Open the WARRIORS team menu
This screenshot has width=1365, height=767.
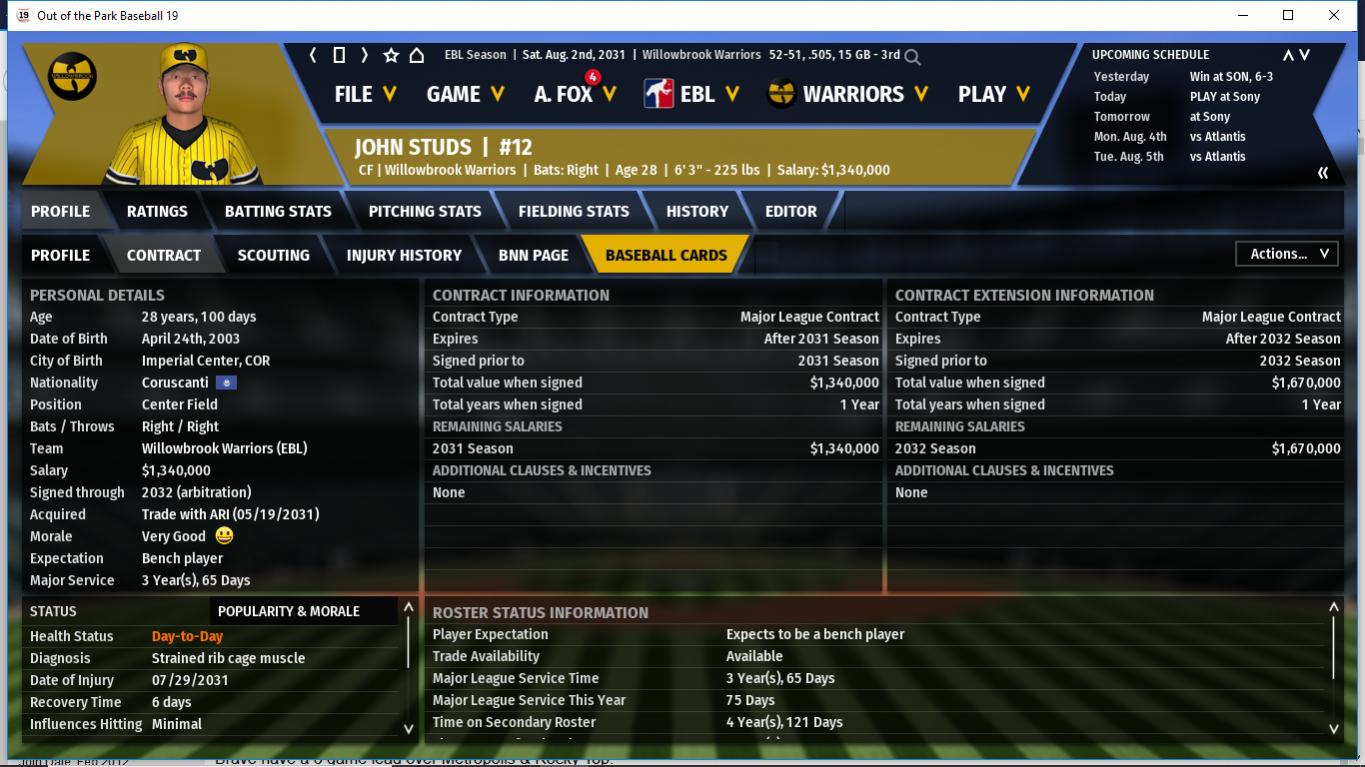click(848, 94)
